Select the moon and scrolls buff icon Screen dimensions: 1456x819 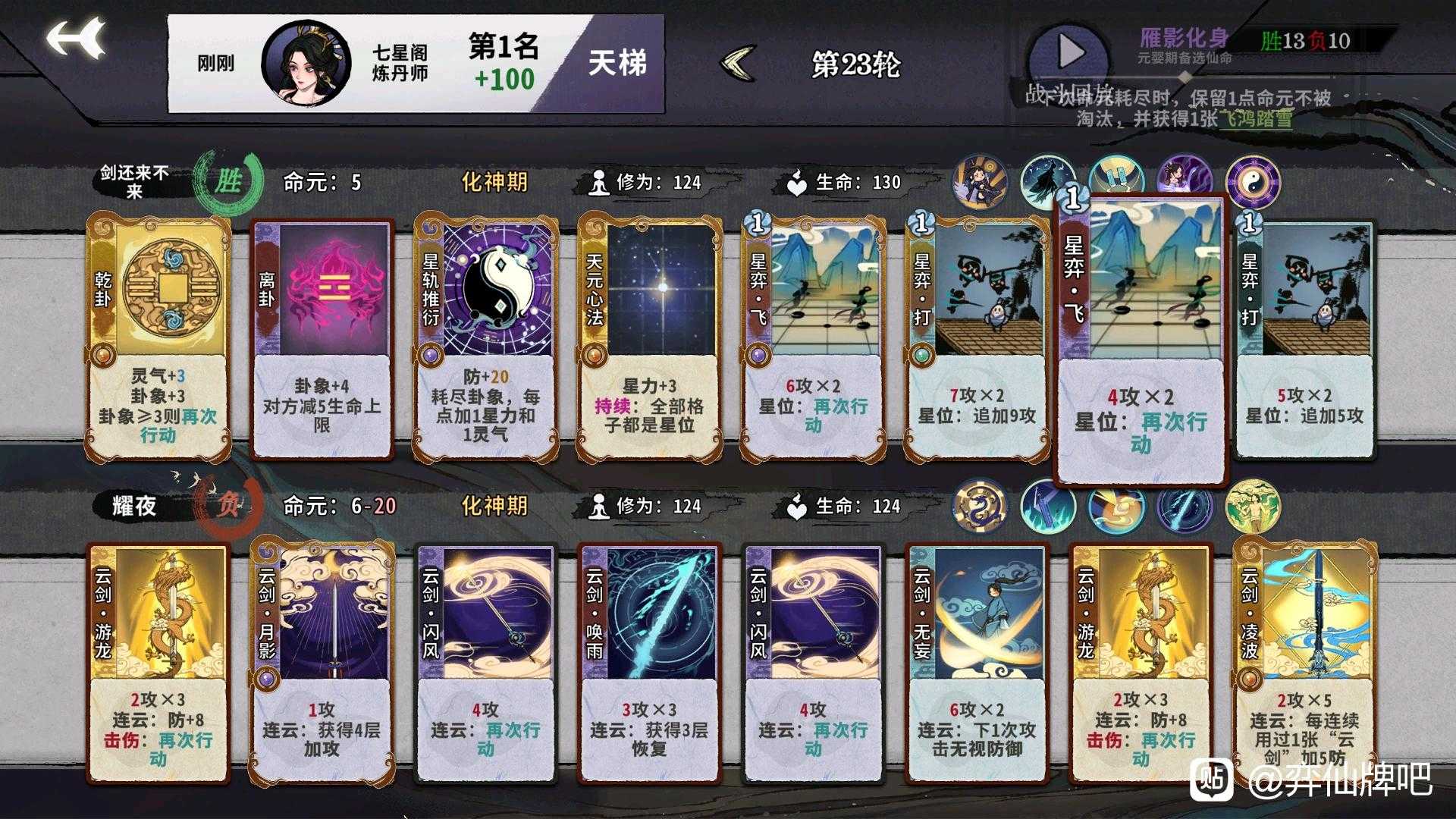pos(1117,176)
